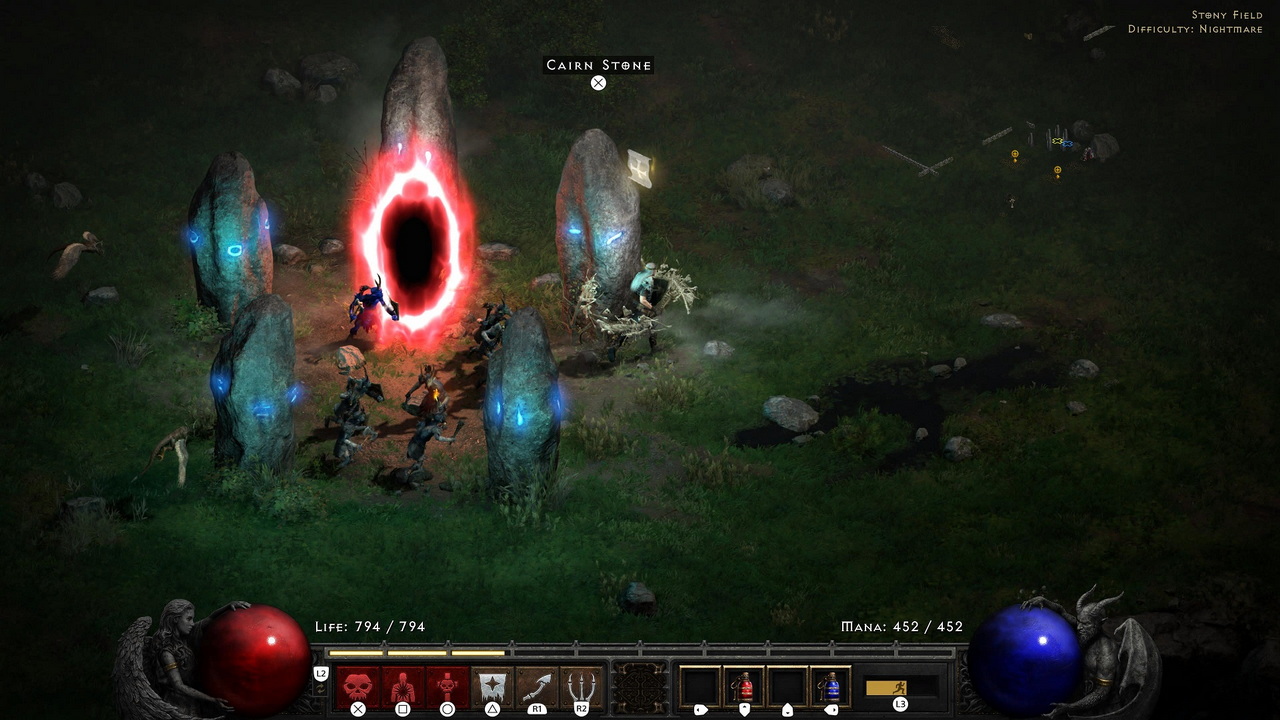Use the red healing potion in belt
1280x720 pixels.
(744, 687)
